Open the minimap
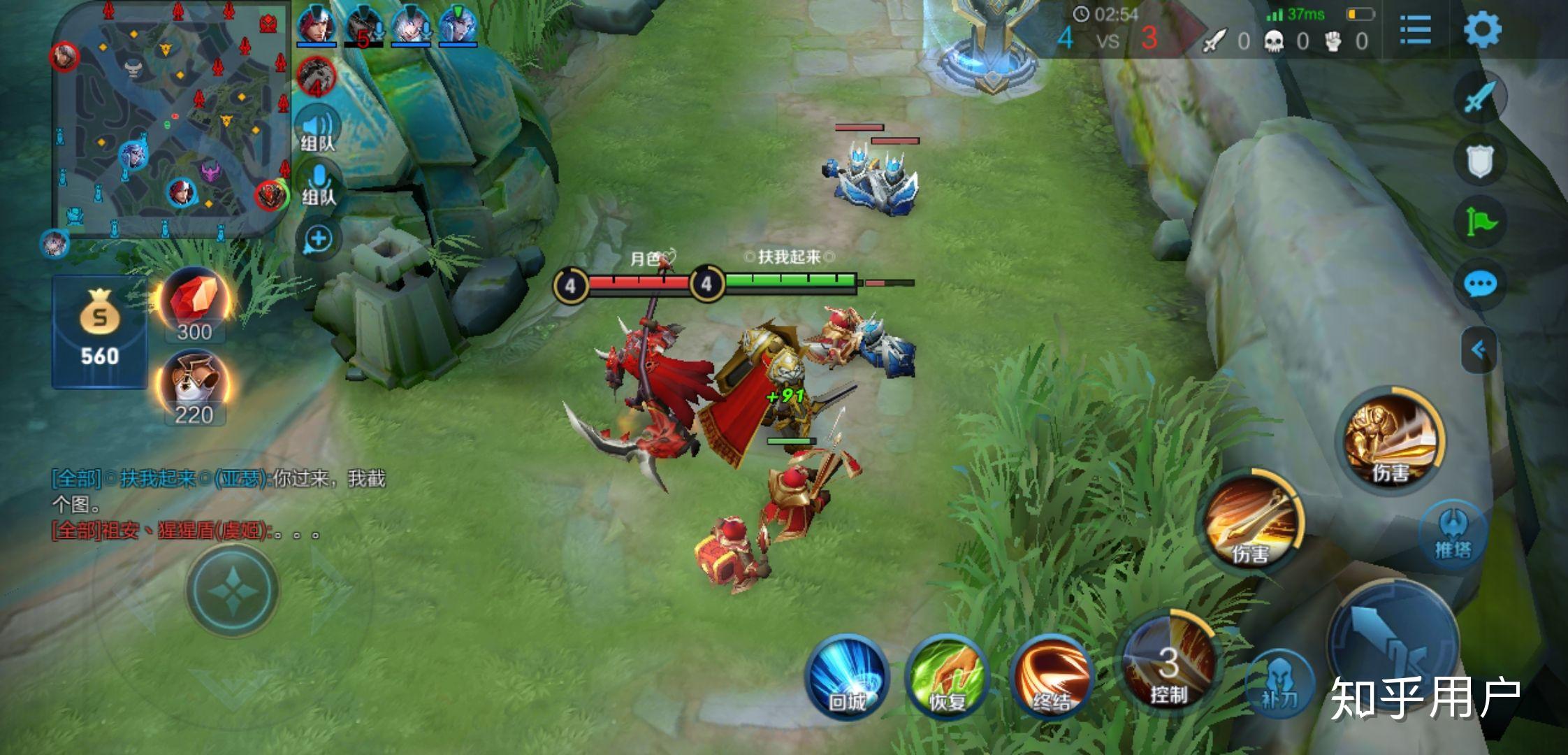Viewport: 1568px width, 755px height. pyautogui.click(x=171, y=119)
